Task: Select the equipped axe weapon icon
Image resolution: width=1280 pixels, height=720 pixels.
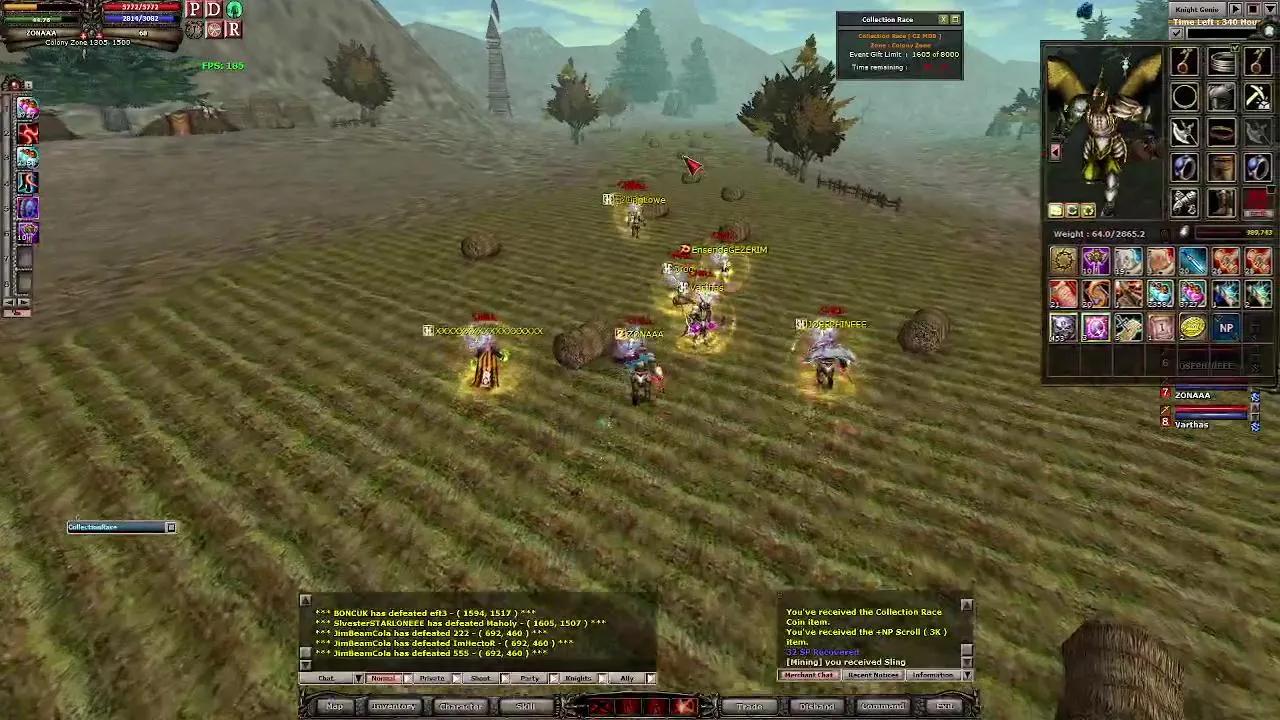Action: [x=1183, y=134]
